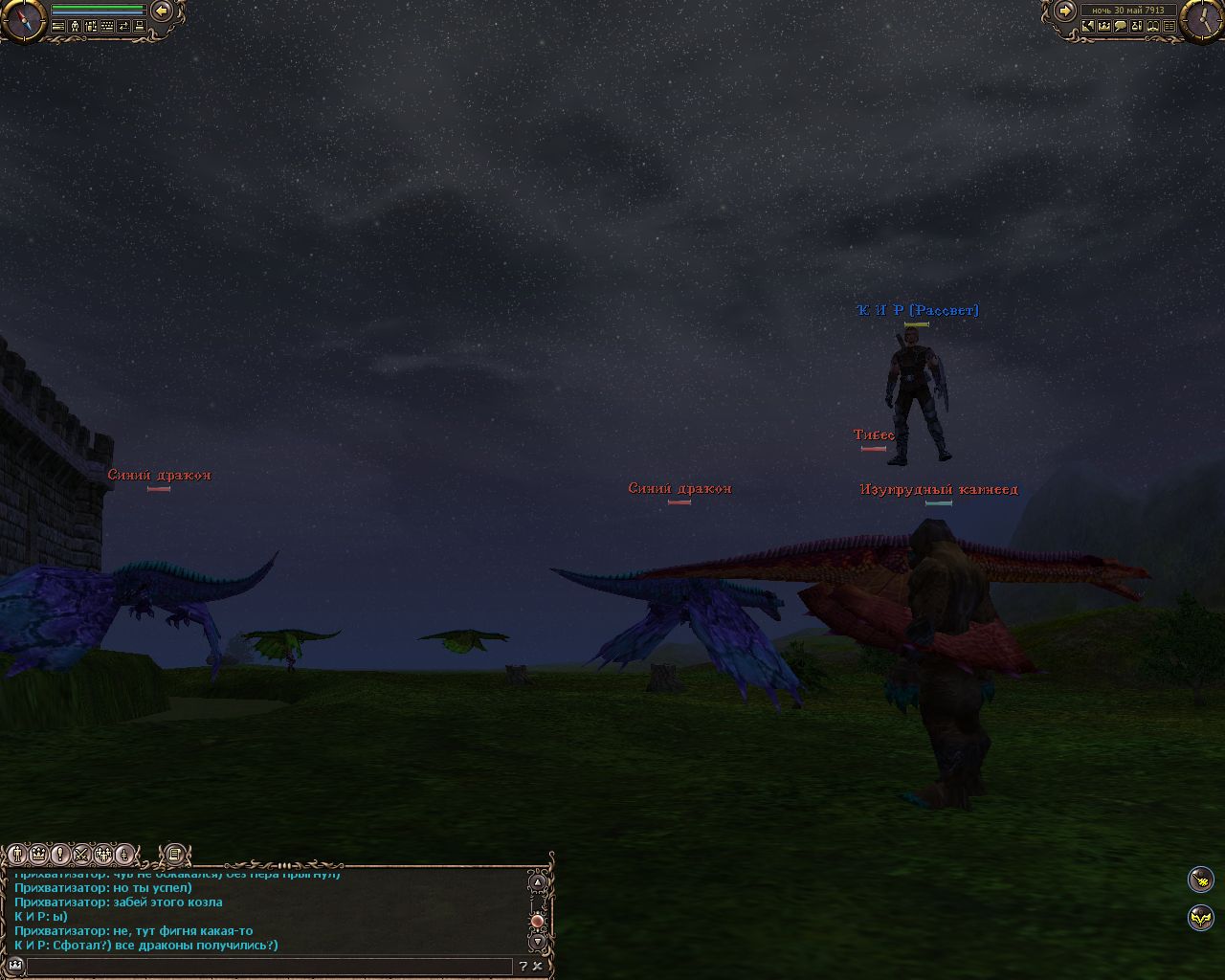Click the clock in the top-right corner
Image resolution: width=1225 pixels, height=980 pixels.
1201,18
